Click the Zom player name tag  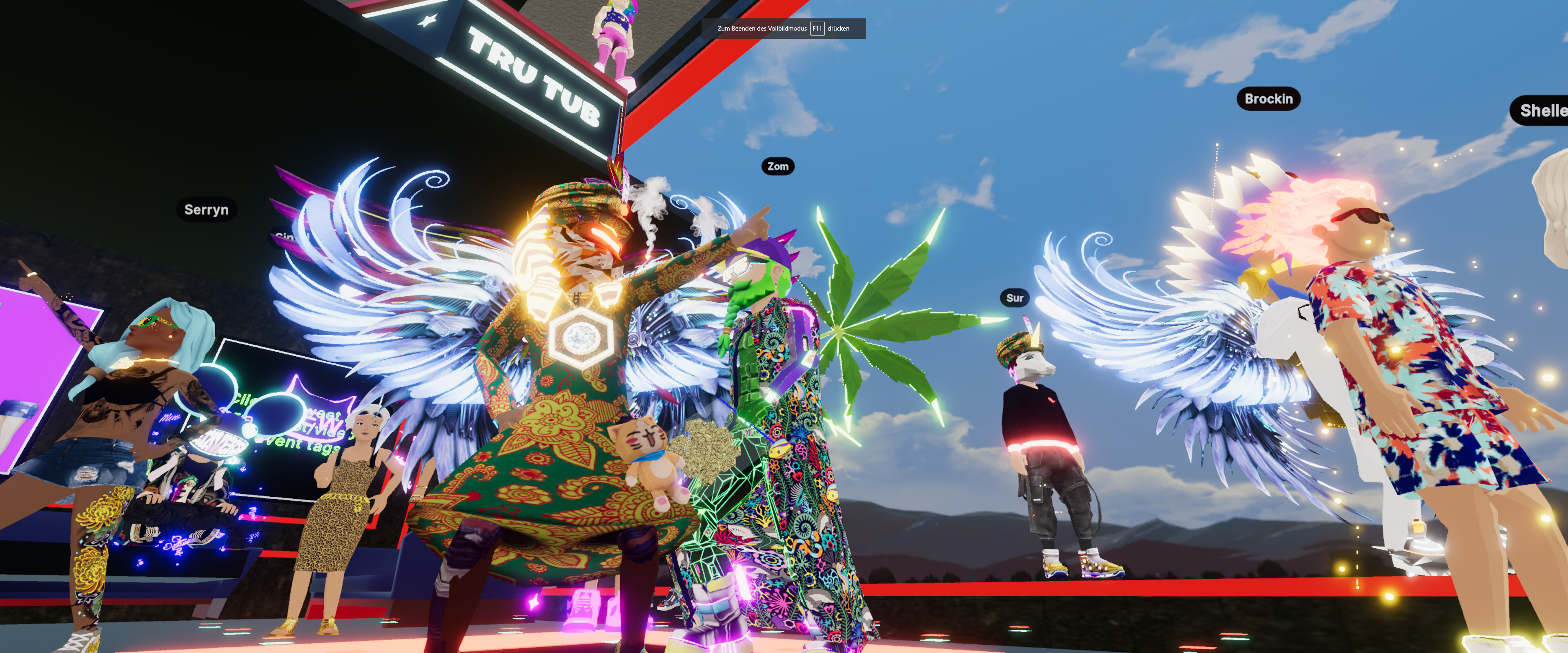(x=777, y=167)
